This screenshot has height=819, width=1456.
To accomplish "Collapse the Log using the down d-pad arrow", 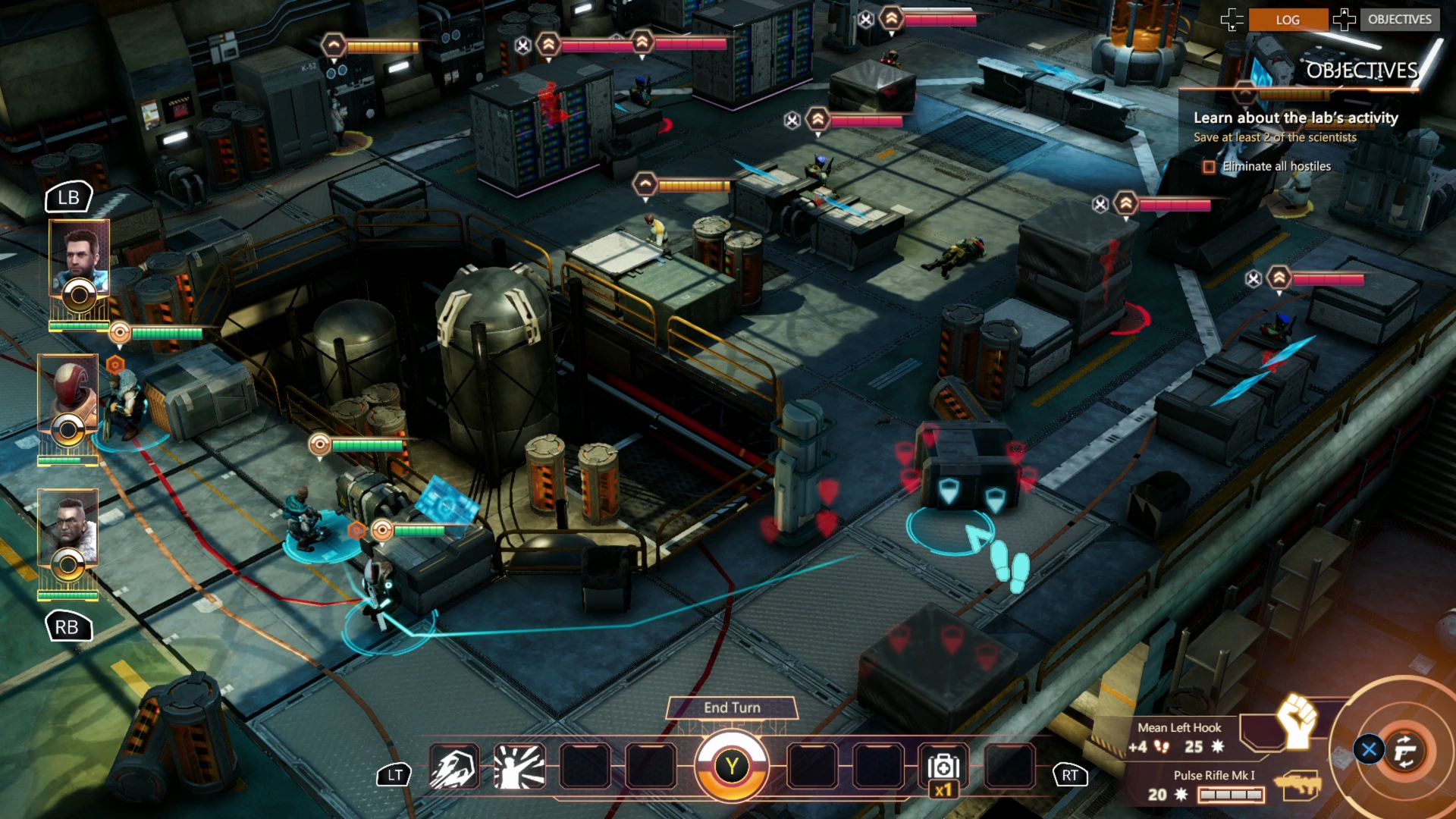I will tap(1234, 20).
